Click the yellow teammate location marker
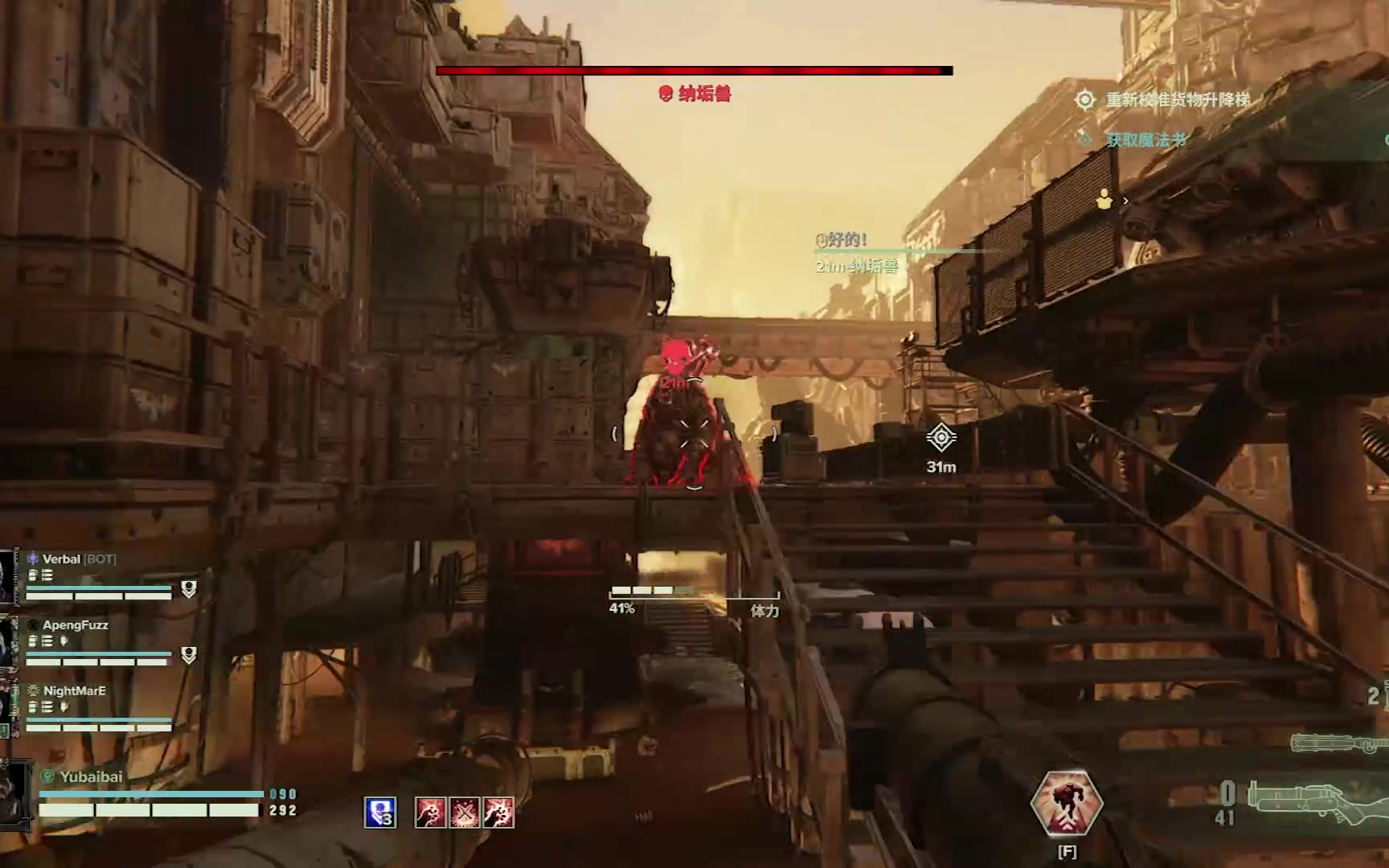 [x=1104, y=199]
